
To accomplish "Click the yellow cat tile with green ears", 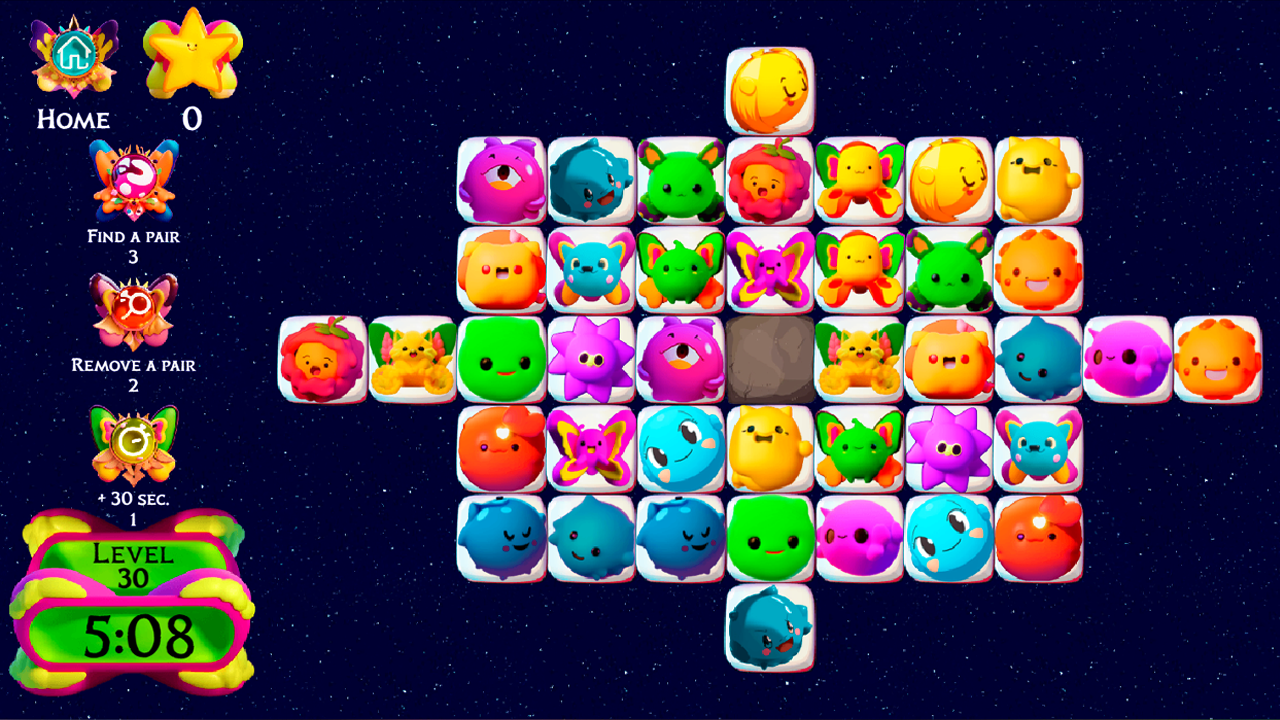I will (x=410, y=360).
